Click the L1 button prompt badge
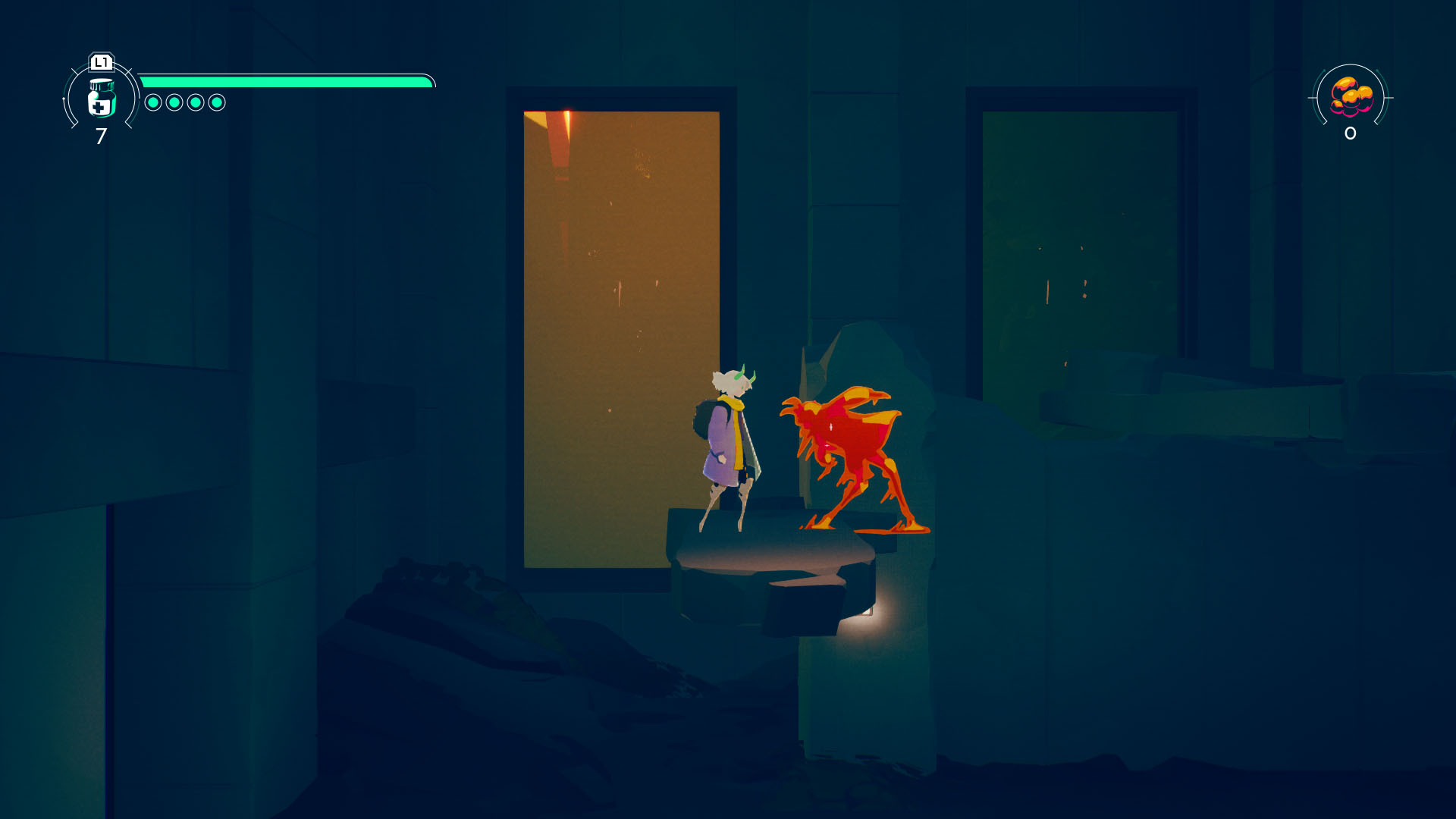This screenshot has width=1456, height=819. 101,64
